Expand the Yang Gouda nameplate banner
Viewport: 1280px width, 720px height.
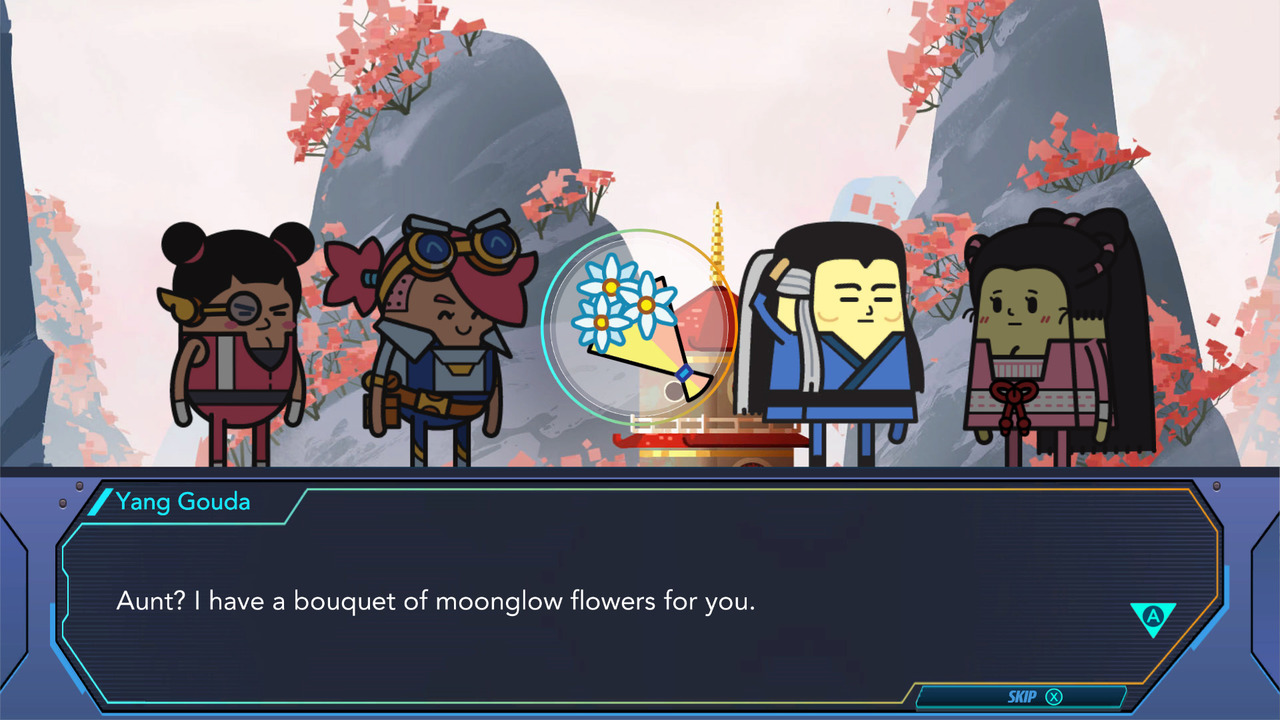(182, 502)
